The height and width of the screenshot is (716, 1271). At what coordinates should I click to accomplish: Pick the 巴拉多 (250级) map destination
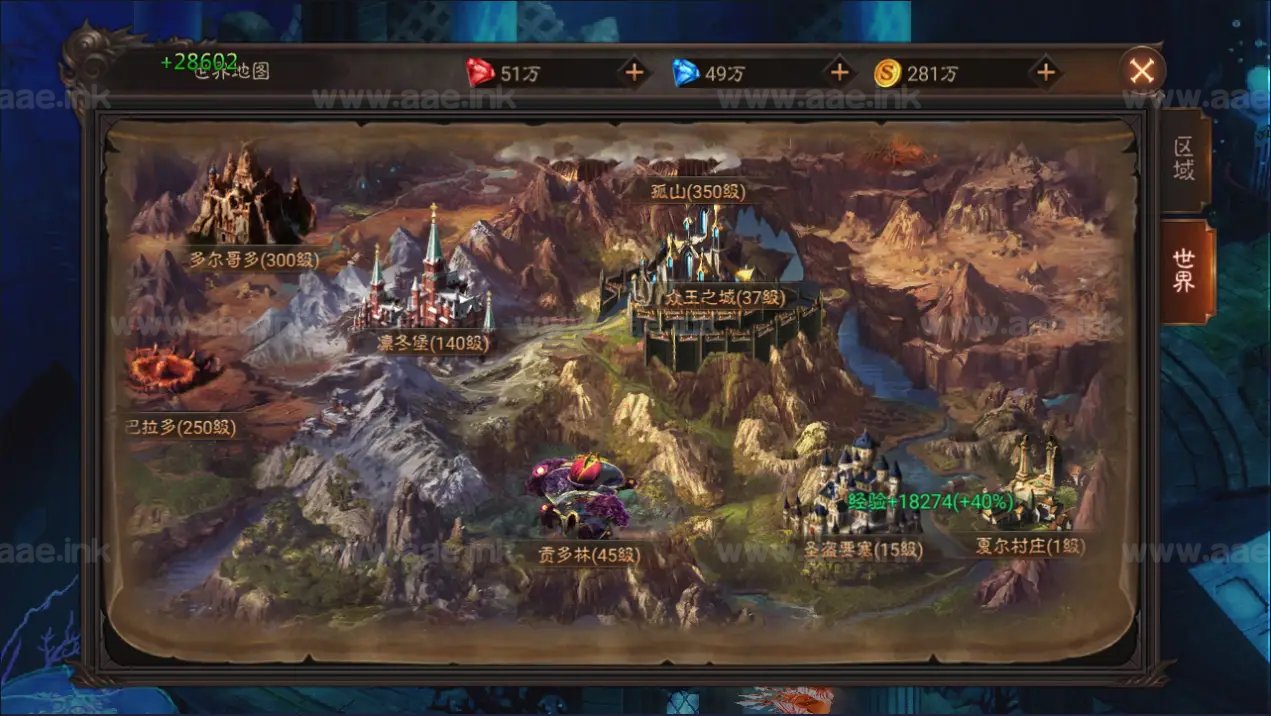(x=180, y=427)
